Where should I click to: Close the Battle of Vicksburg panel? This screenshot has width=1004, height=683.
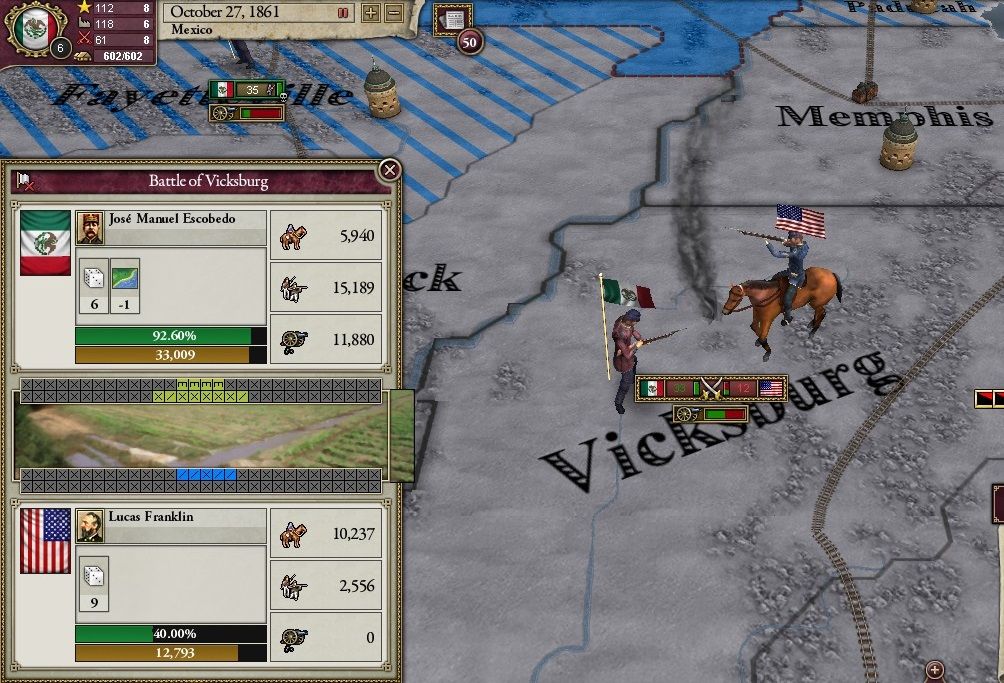(390, 170)
